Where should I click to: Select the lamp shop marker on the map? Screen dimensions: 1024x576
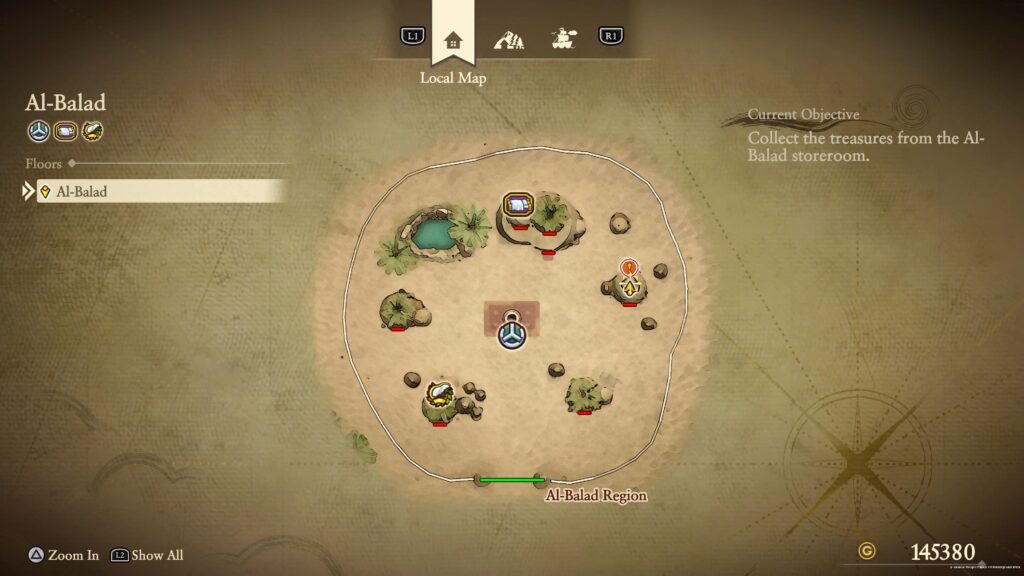point(437,390)
